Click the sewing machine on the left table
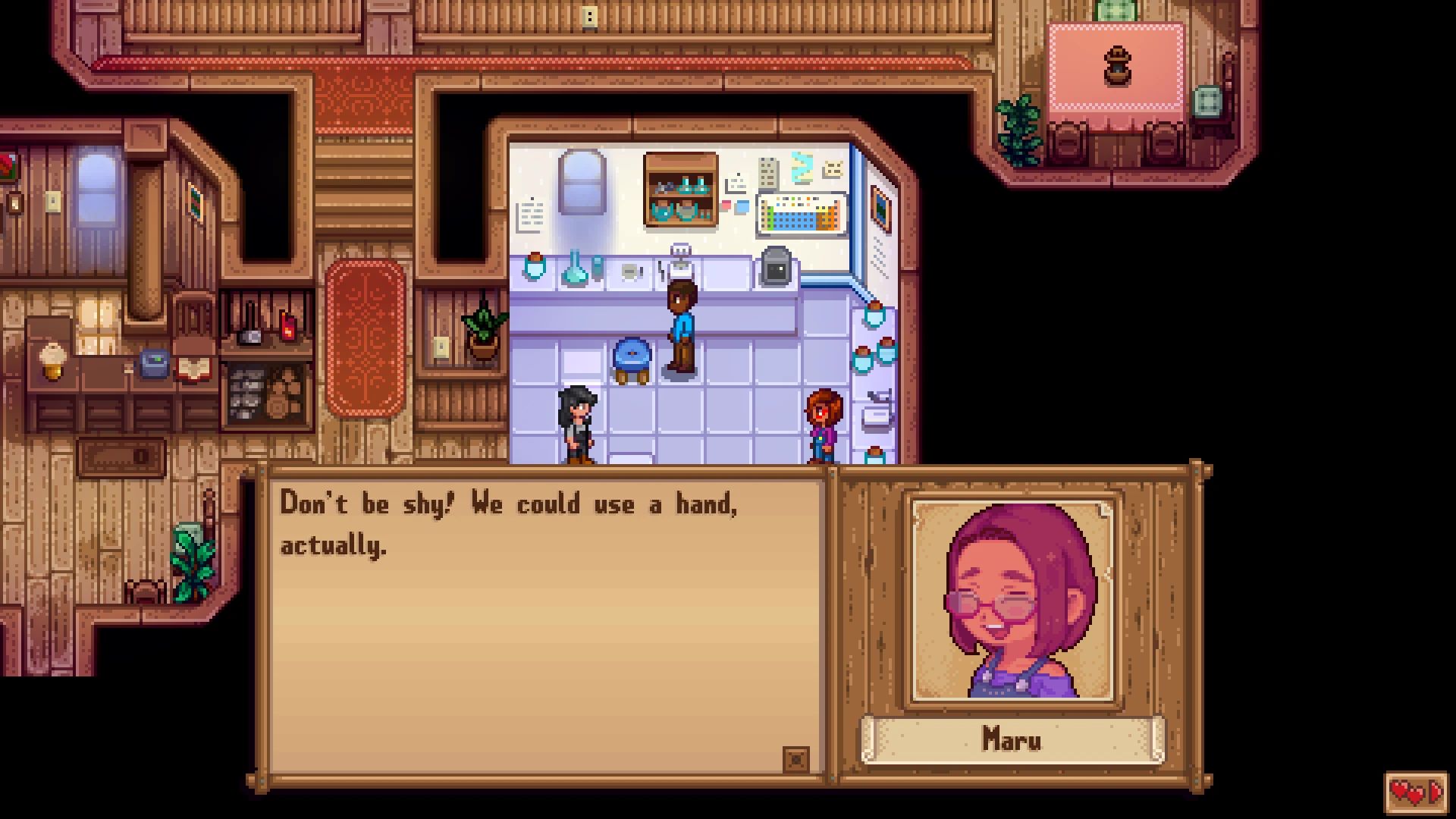Image resolution: width=1456 pixels, height=819 pixels. click(153, 362)
